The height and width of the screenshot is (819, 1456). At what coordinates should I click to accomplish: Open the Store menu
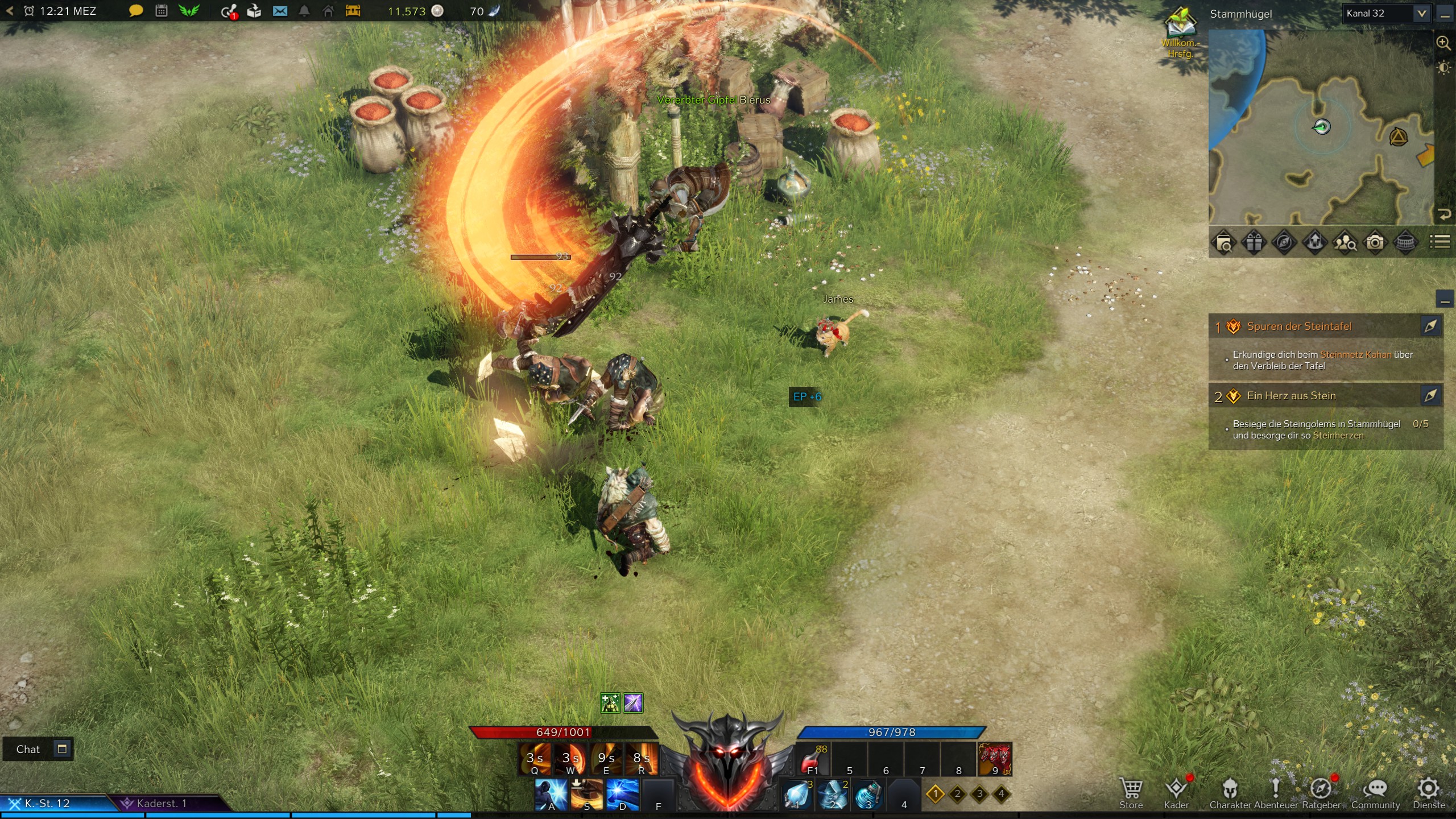[1131, 793]
